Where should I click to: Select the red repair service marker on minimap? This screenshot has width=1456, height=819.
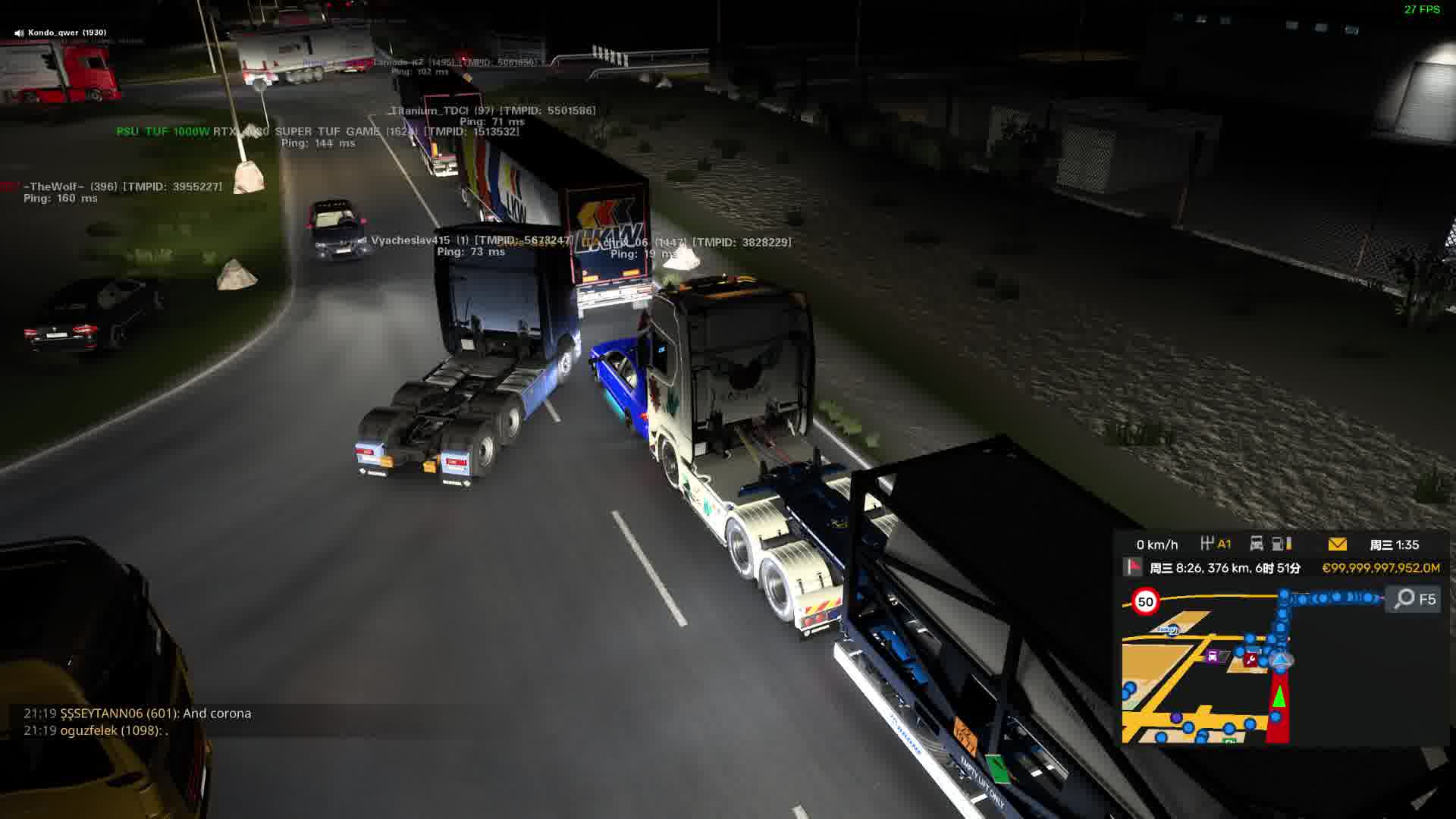click(x=1250, y=660)
